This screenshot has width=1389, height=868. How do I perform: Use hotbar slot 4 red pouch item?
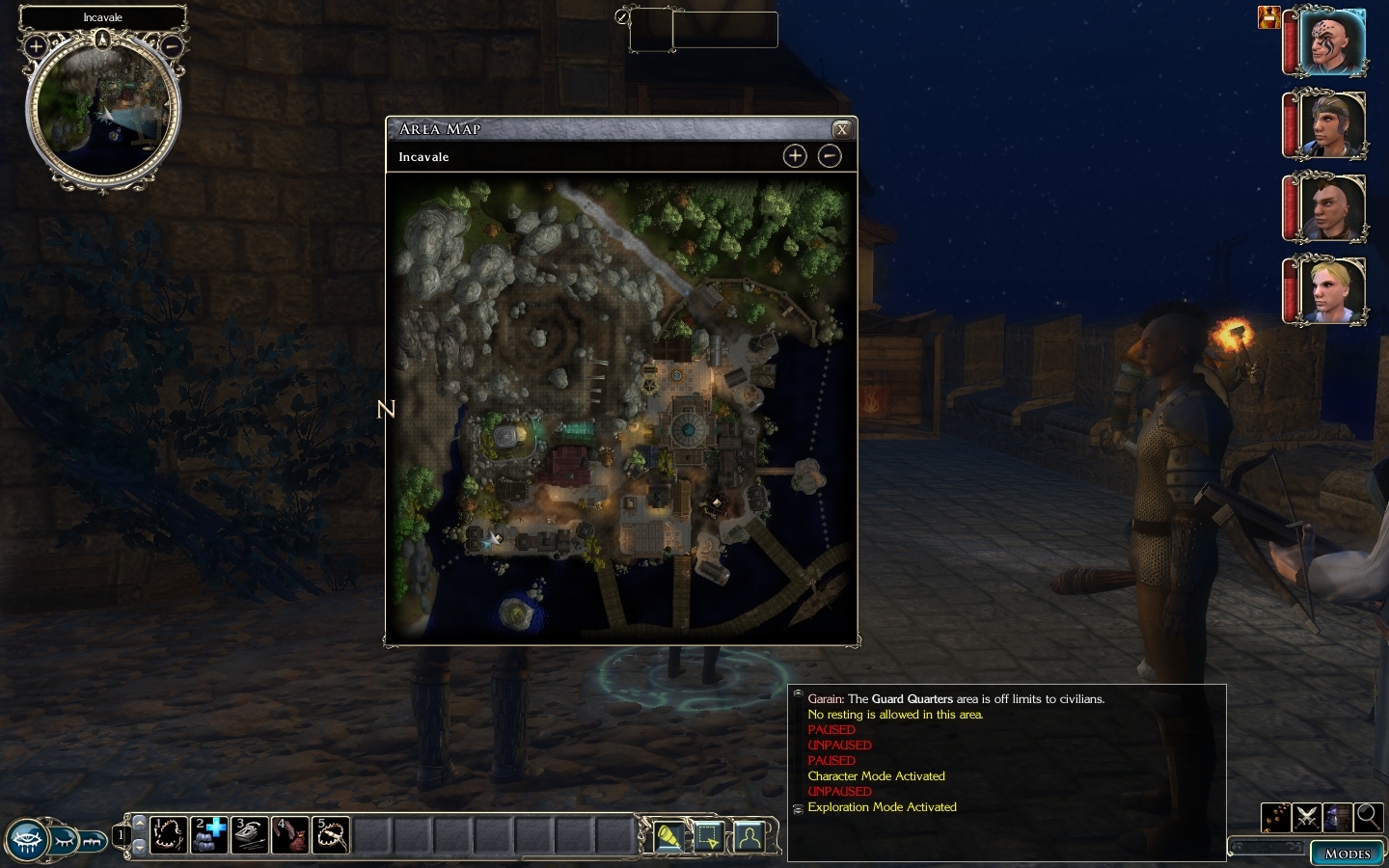tap(290, 835)
